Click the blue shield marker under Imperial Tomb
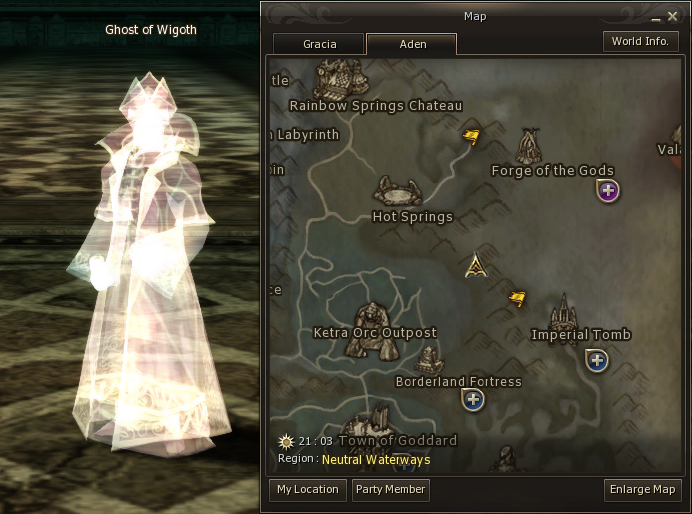 point(597,360)
